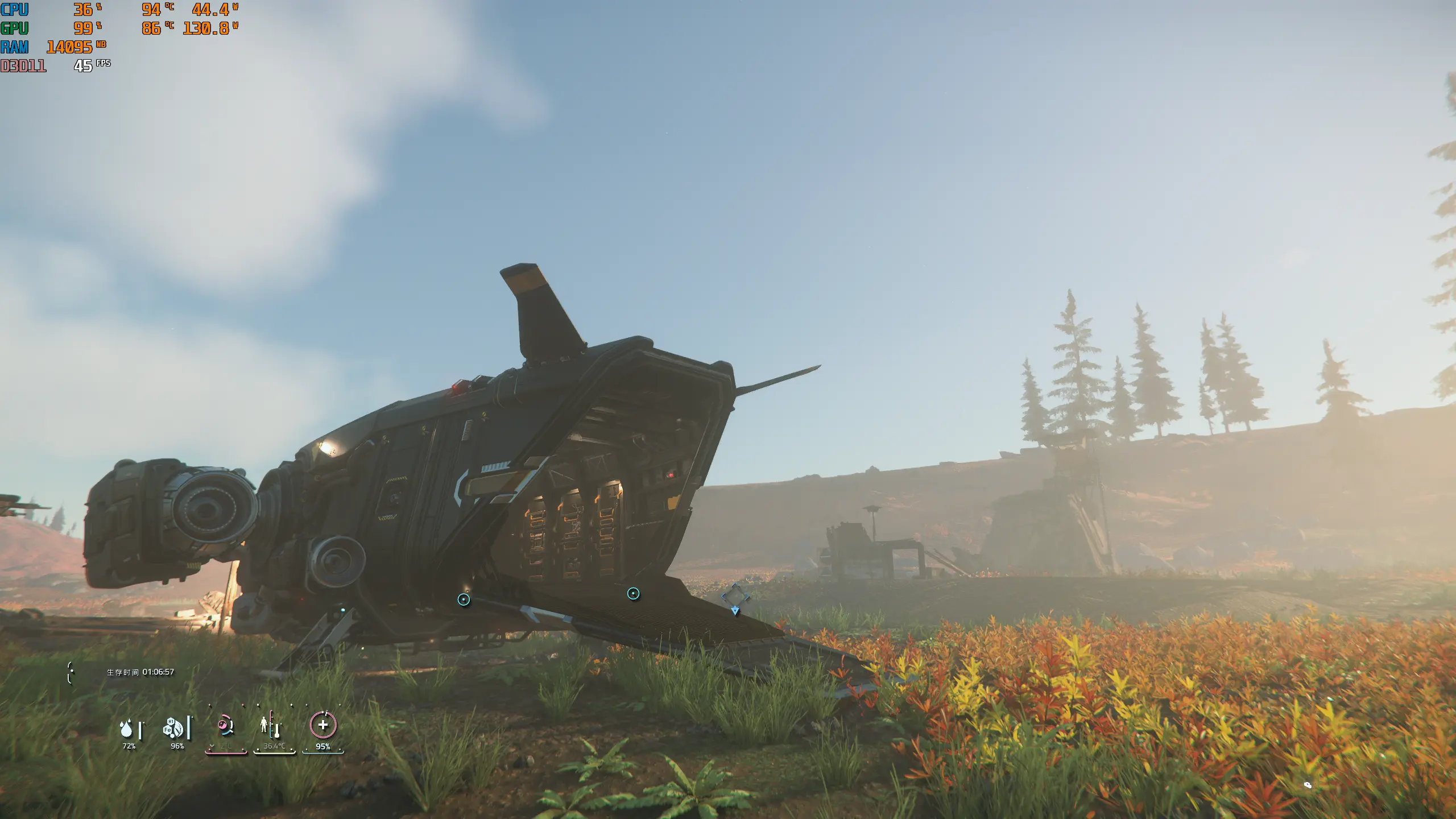This screenshot has height=819, width=1456.
Task: Click the water drop hydration icon
Action: click(126, 728)
